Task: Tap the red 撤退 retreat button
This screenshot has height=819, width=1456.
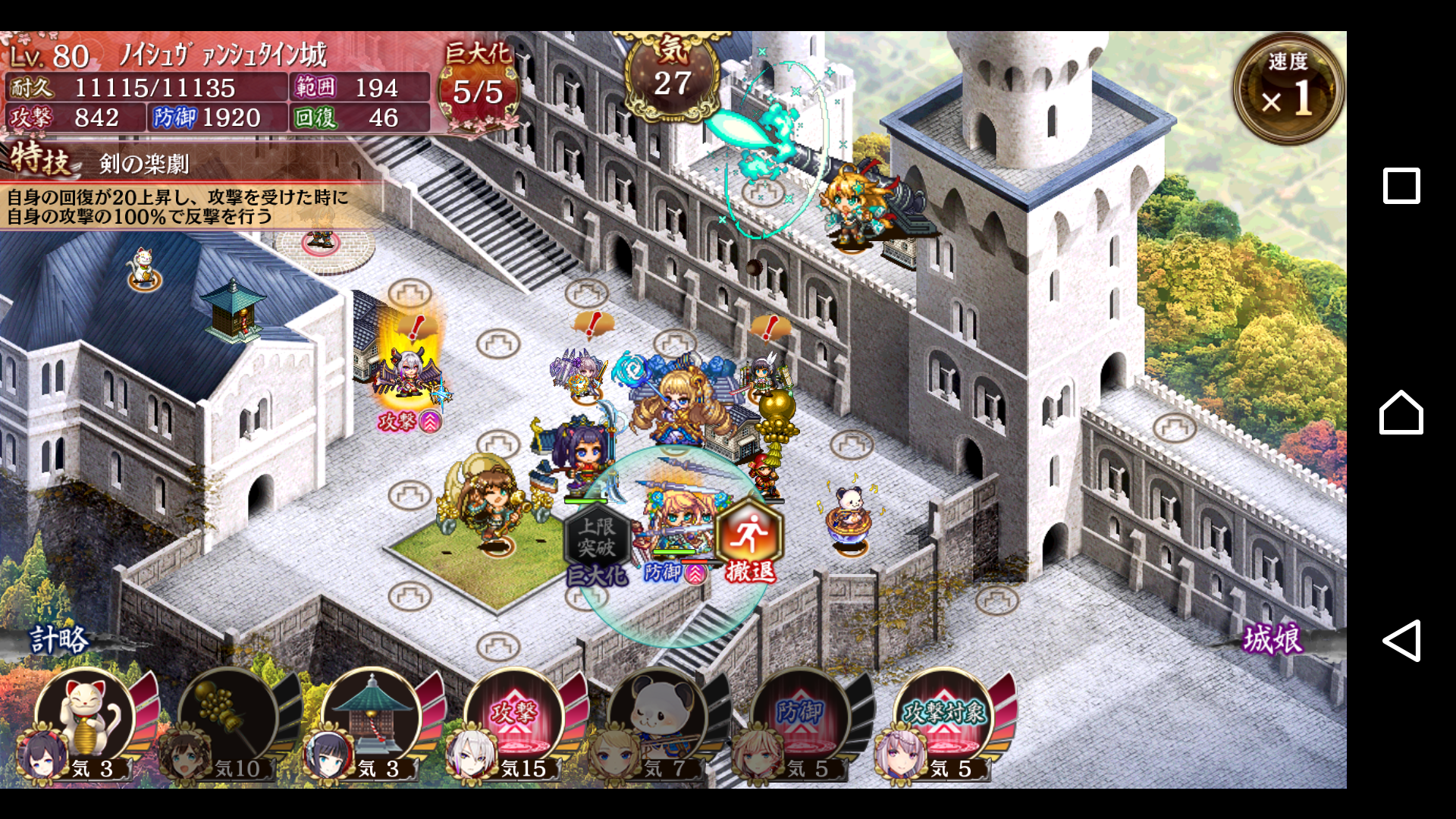Action: (749, 540)
